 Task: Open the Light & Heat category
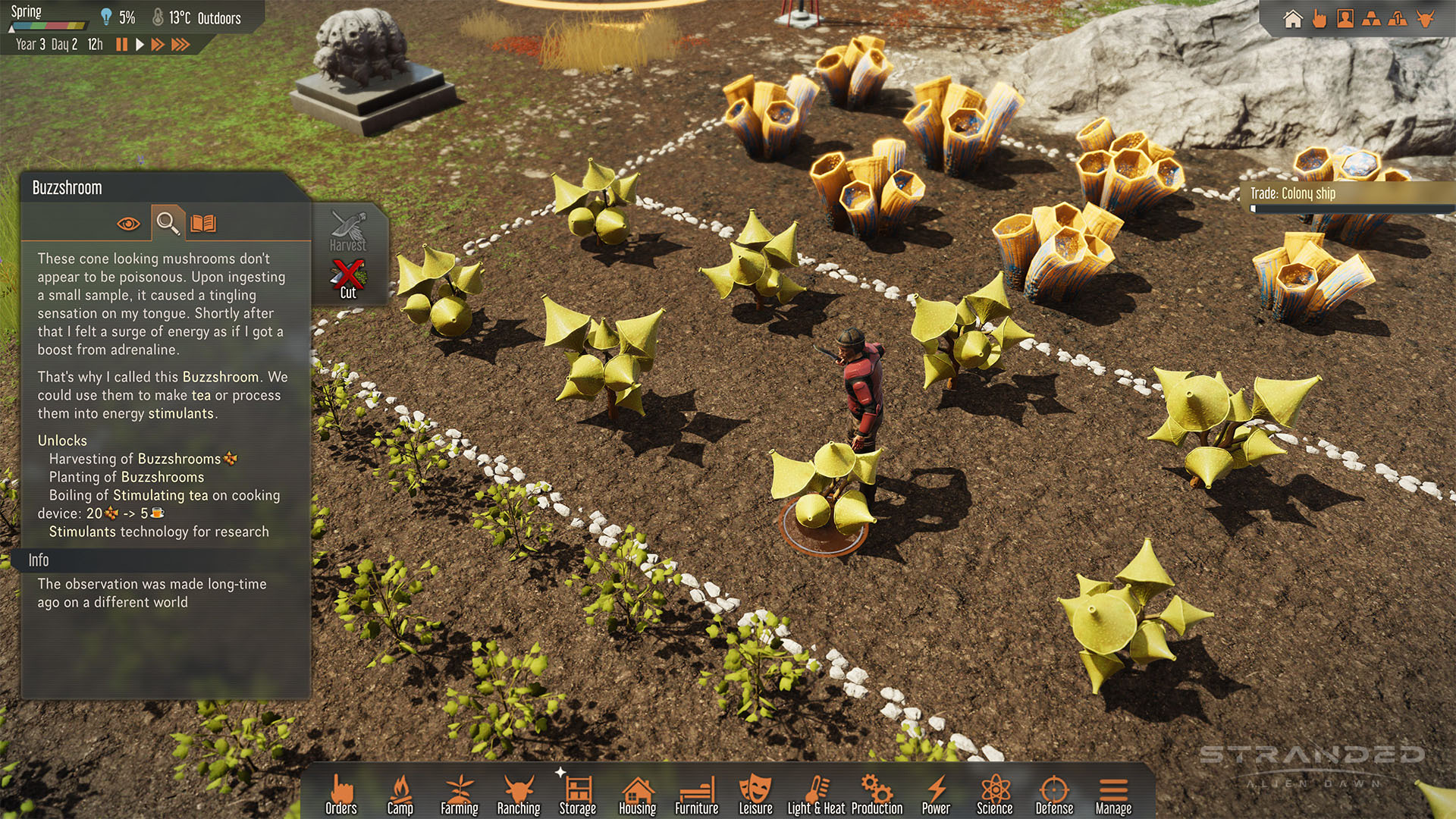coord(817,795)
